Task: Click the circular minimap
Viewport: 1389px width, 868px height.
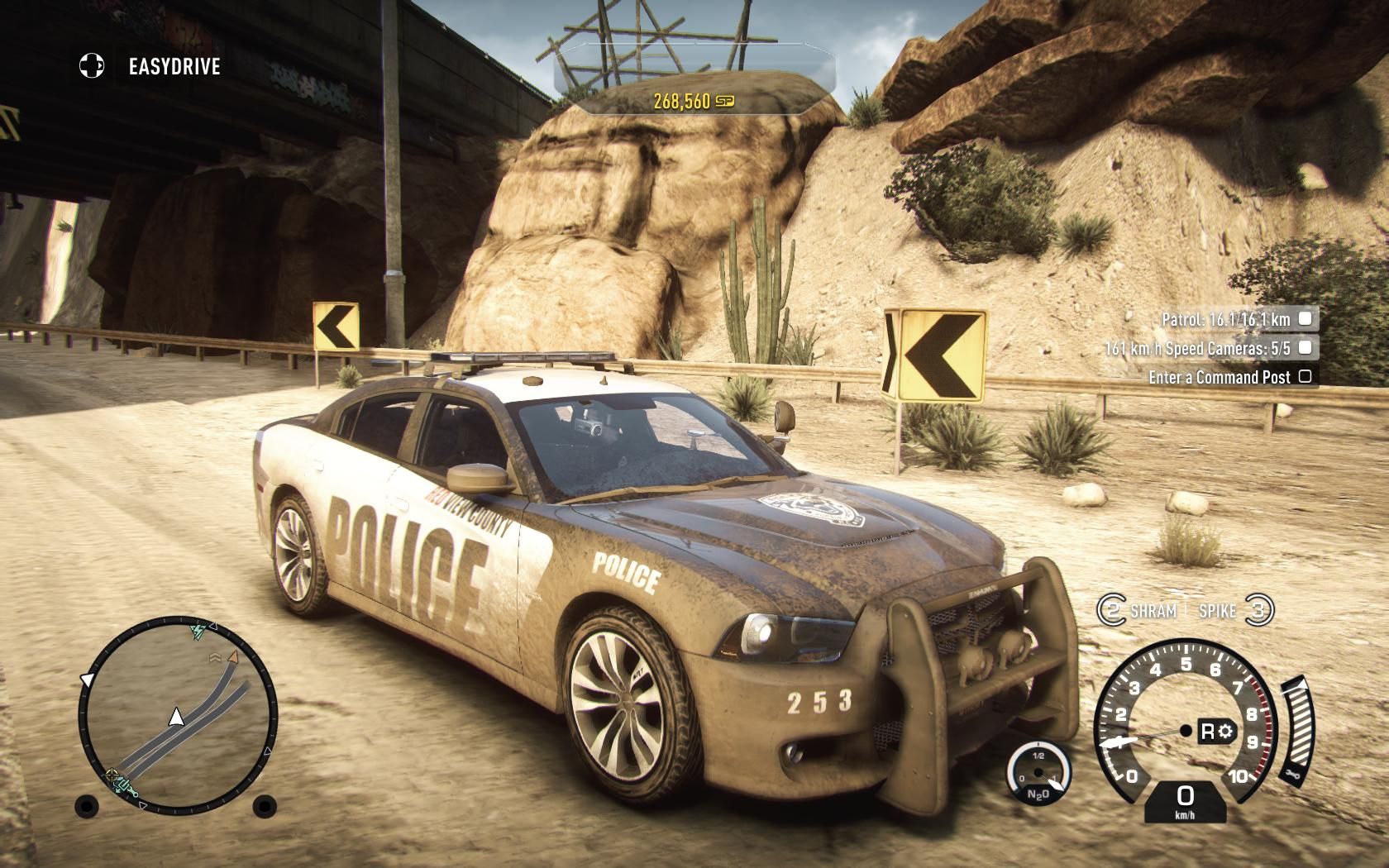Action: 177,713
